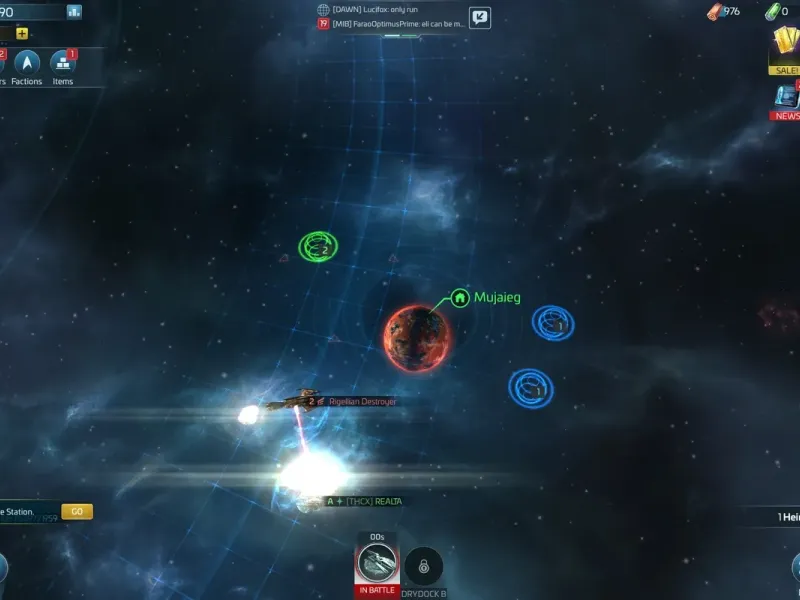This screenshot has height=600, width=800.
Task: Select the Mujaieg system home marker
Action: tap(460, 297)
